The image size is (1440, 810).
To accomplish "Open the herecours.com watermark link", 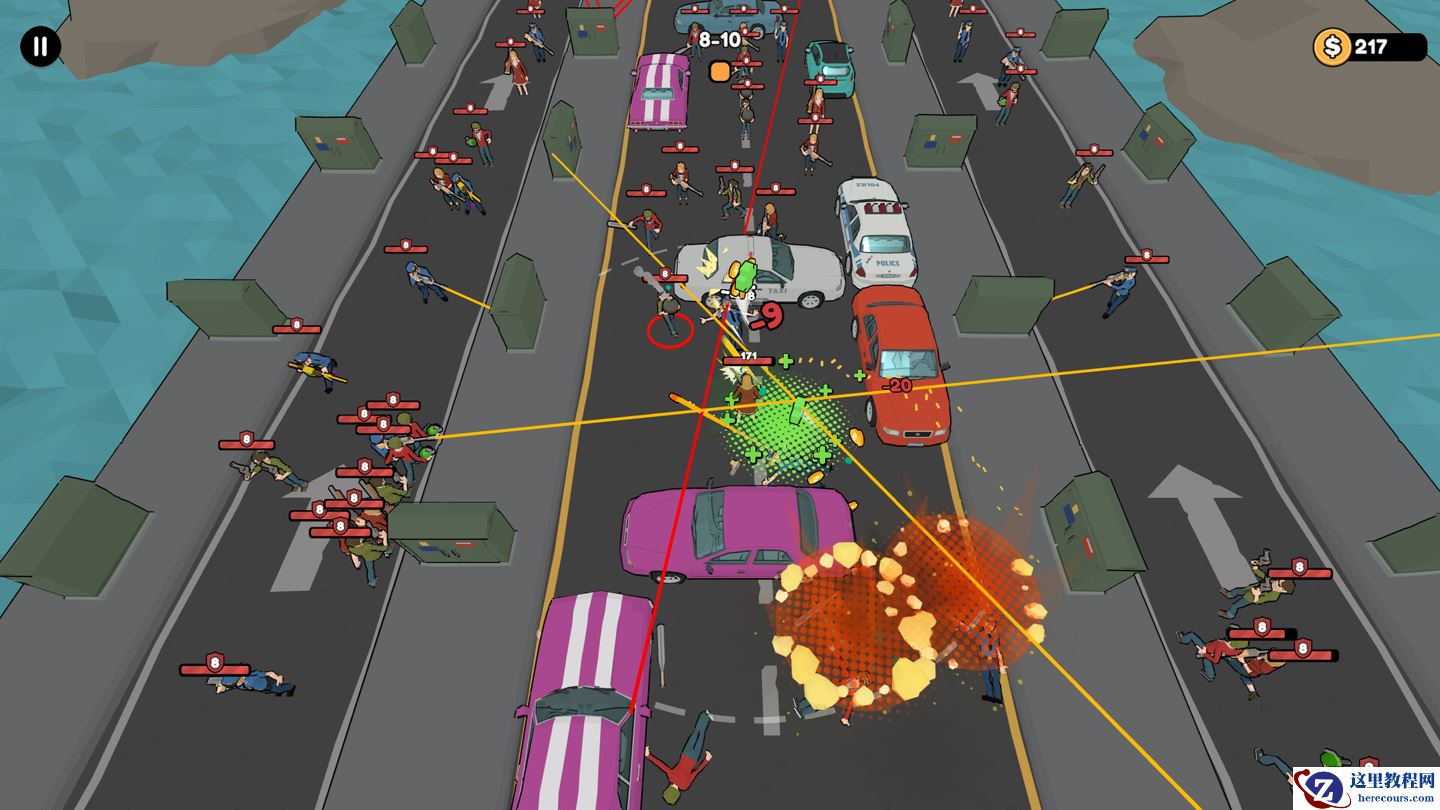I will (x=1365, y=788).
